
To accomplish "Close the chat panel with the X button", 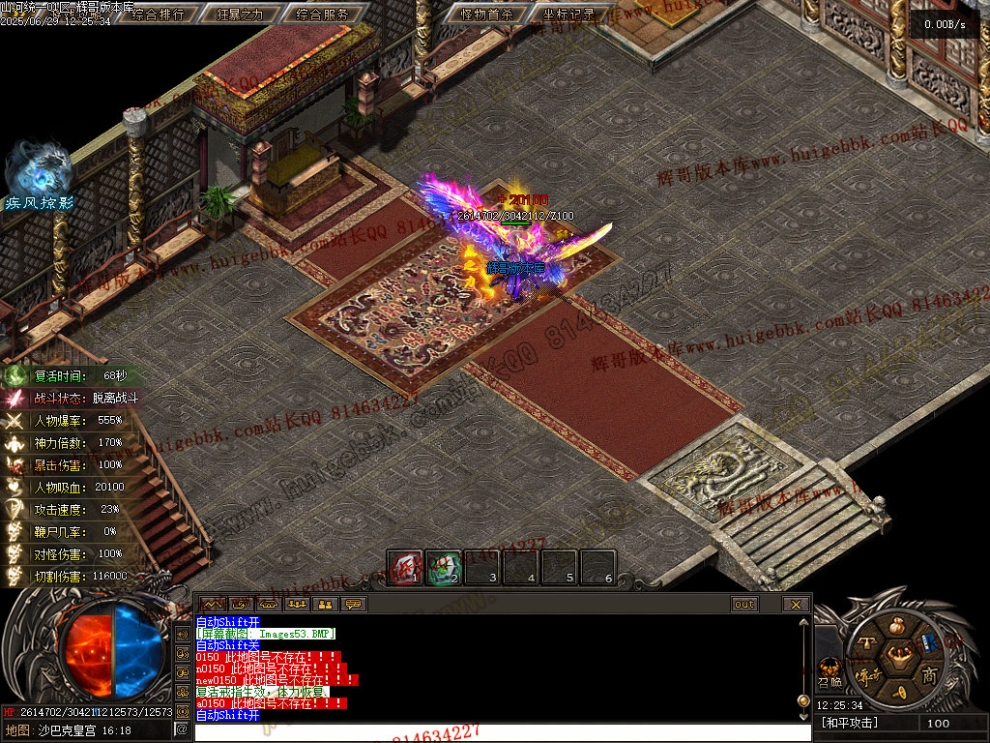I will point(795,604).
